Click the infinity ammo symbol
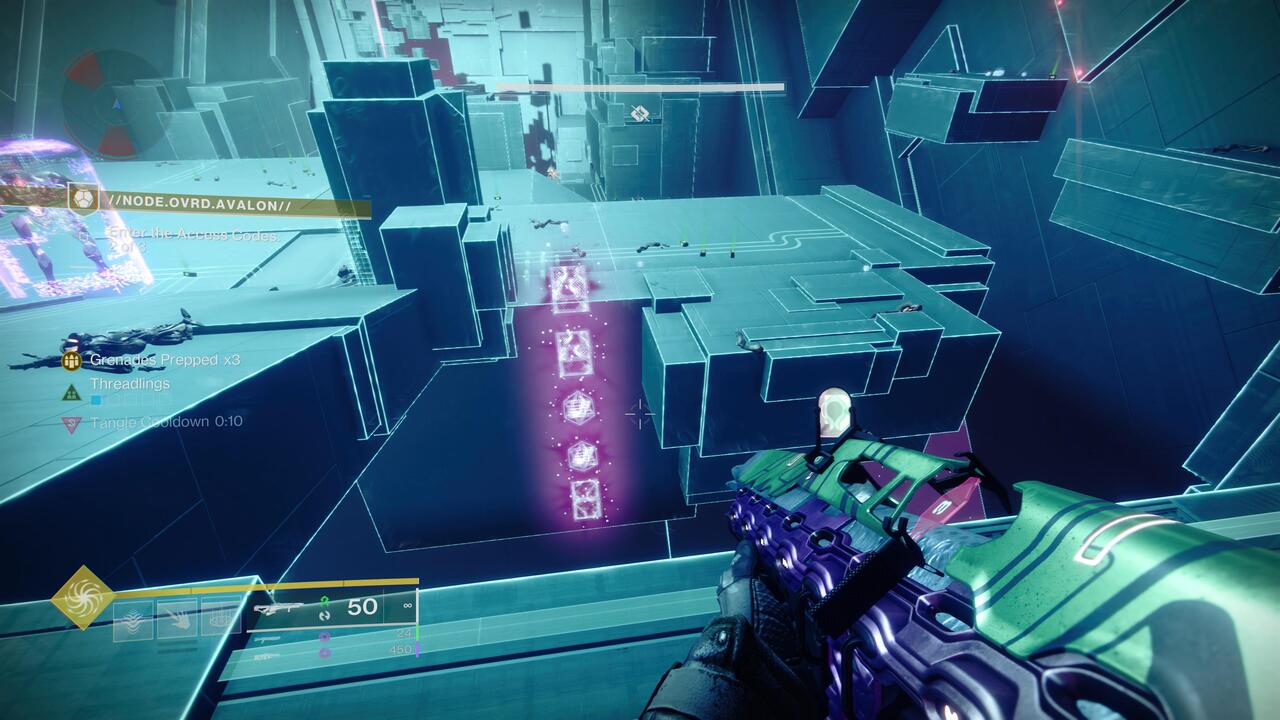Image resolution: width=1280 pixels, height=720 pixels. [x=408, y=605]
